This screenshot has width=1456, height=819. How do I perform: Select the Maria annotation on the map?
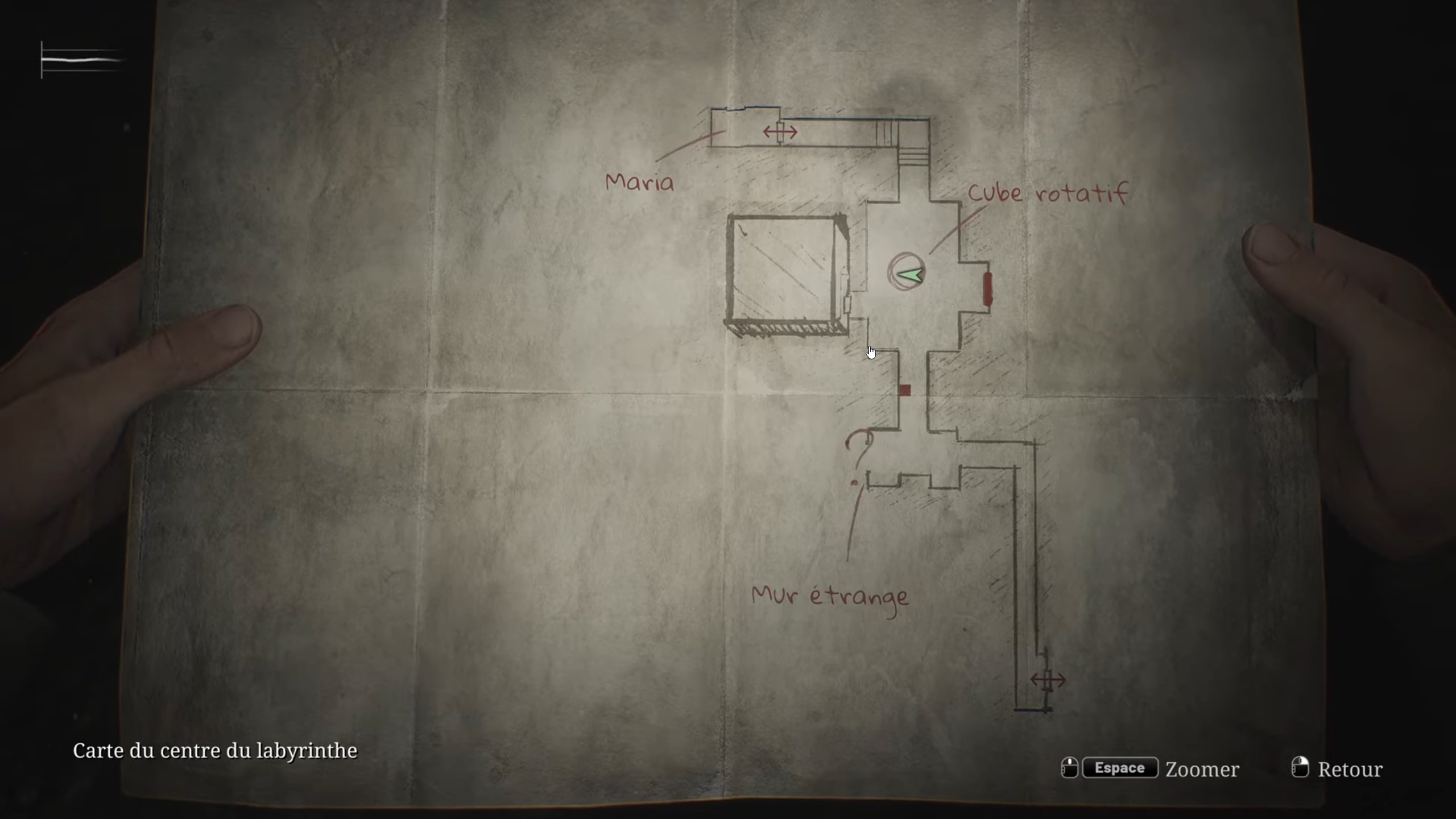tap(640, 182)
